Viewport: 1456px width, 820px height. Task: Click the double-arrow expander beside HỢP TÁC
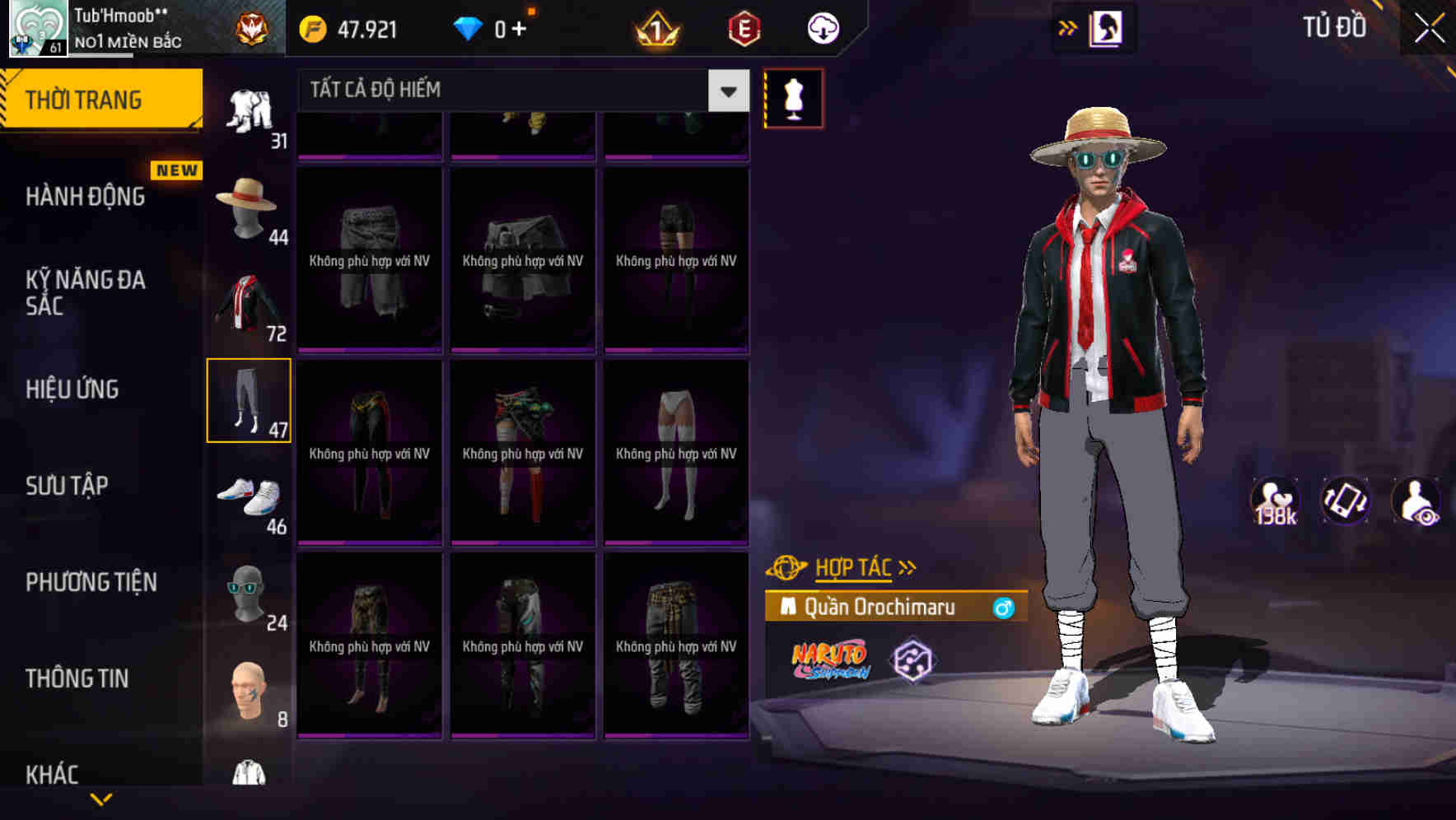(908, 566)
